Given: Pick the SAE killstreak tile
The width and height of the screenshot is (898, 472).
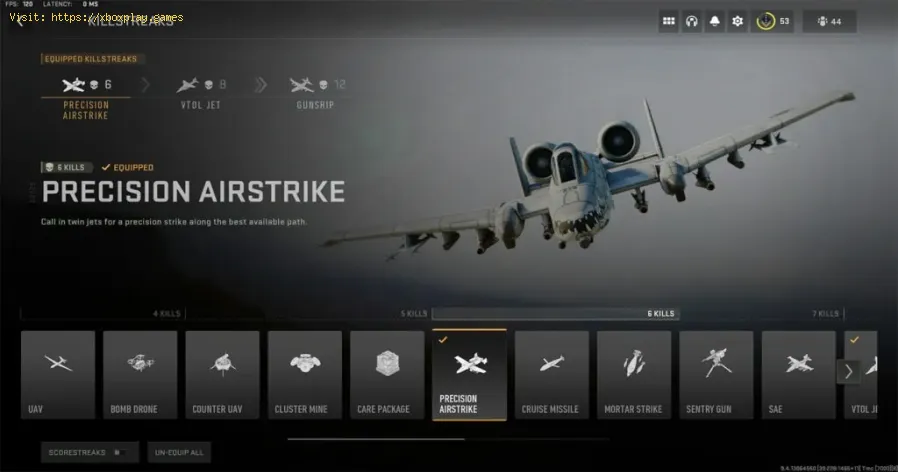Looking at the screenshot, I should point(798,374).
